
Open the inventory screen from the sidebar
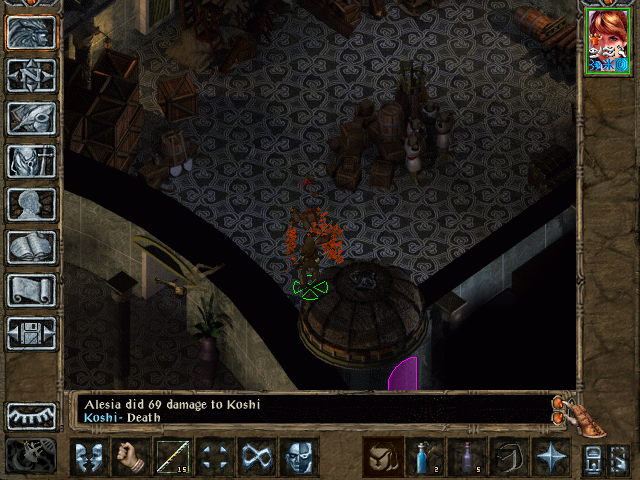pyautogui.click(x=31, y=161)
